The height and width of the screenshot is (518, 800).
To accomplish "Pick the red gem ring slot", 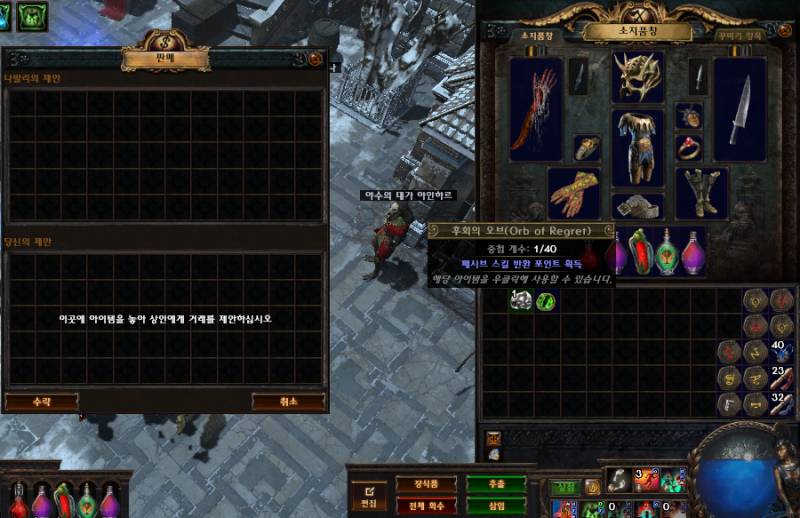I will 690,148.
